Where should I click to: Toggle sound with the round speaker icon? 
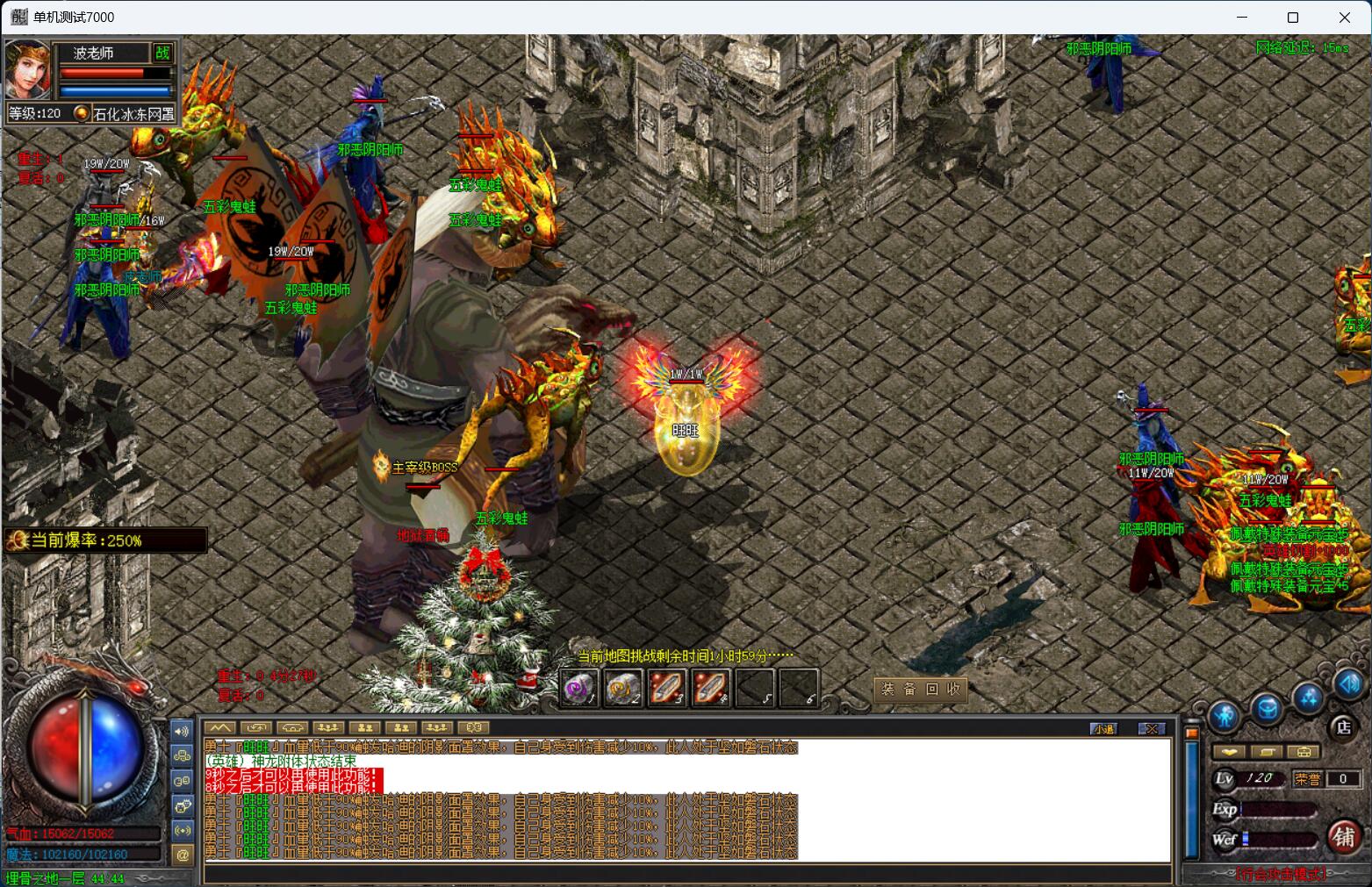1349,683
